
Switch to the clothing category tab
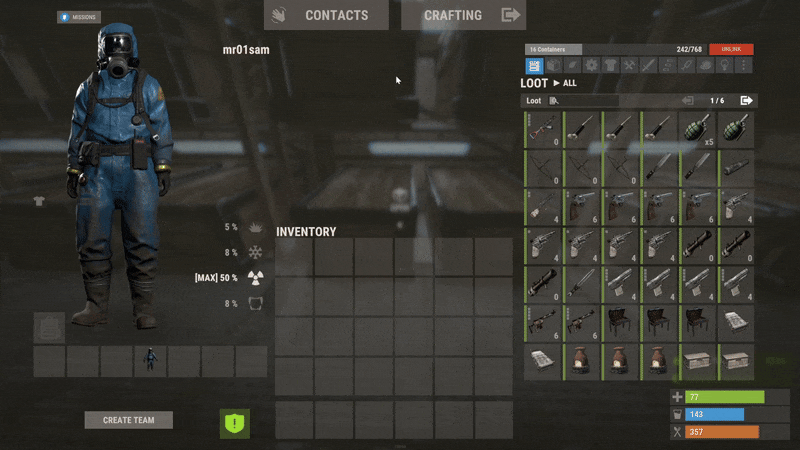pos(611,66)
